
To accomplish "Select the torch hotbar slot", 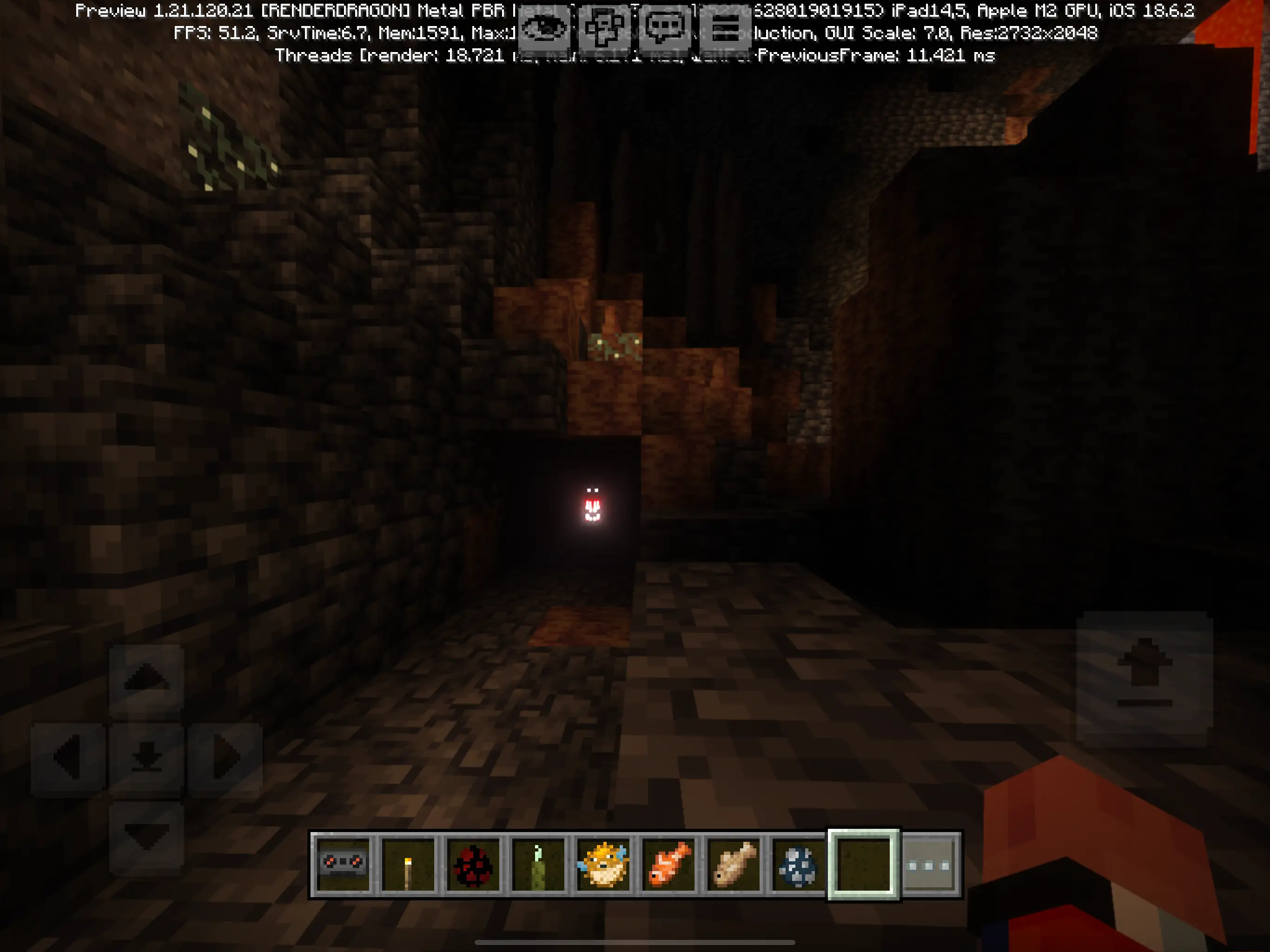I will (x=408, y=864).
